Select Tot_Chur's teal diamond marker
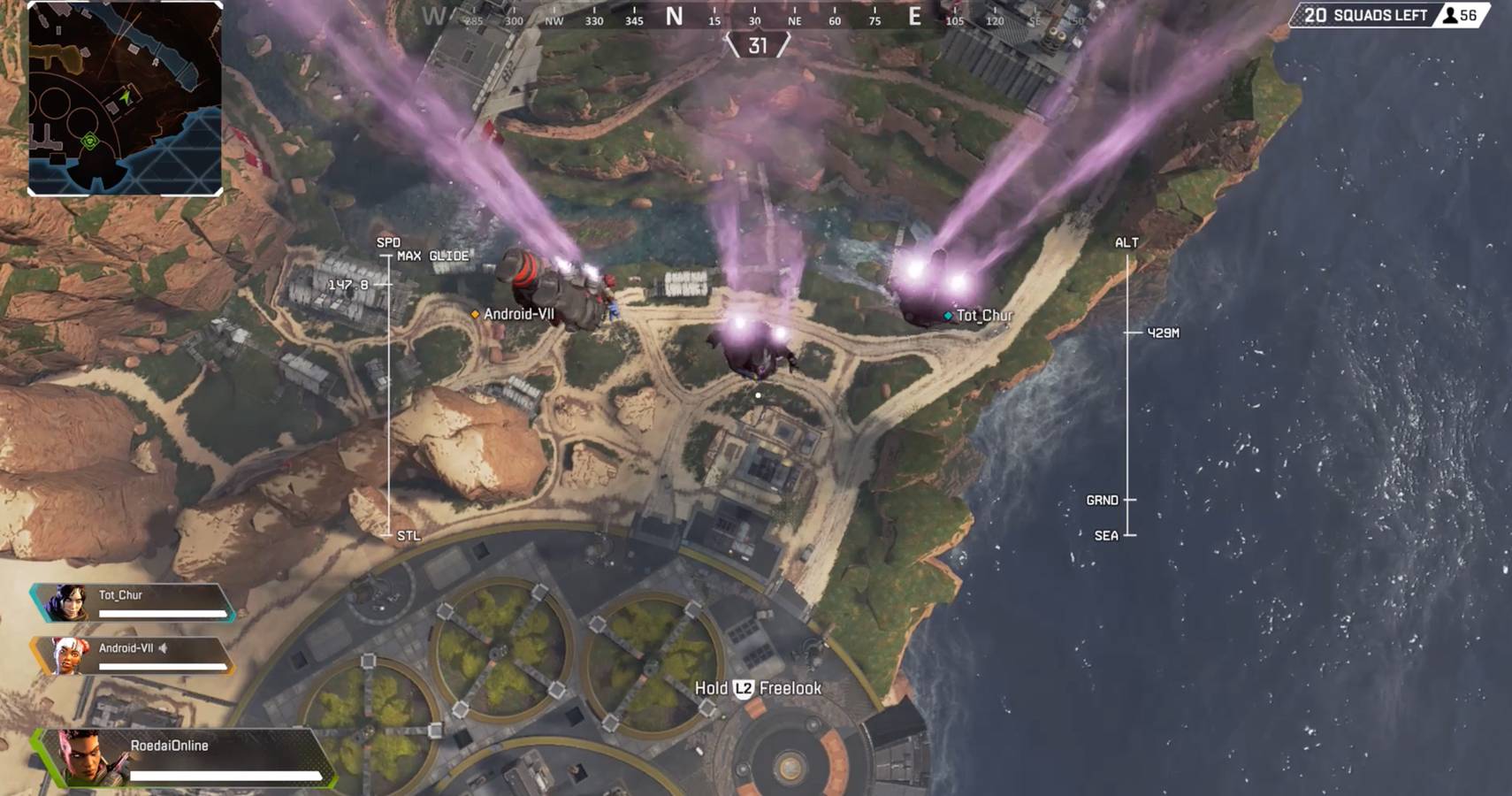Viewport: 1512px width, 796px height. (948, 315)
